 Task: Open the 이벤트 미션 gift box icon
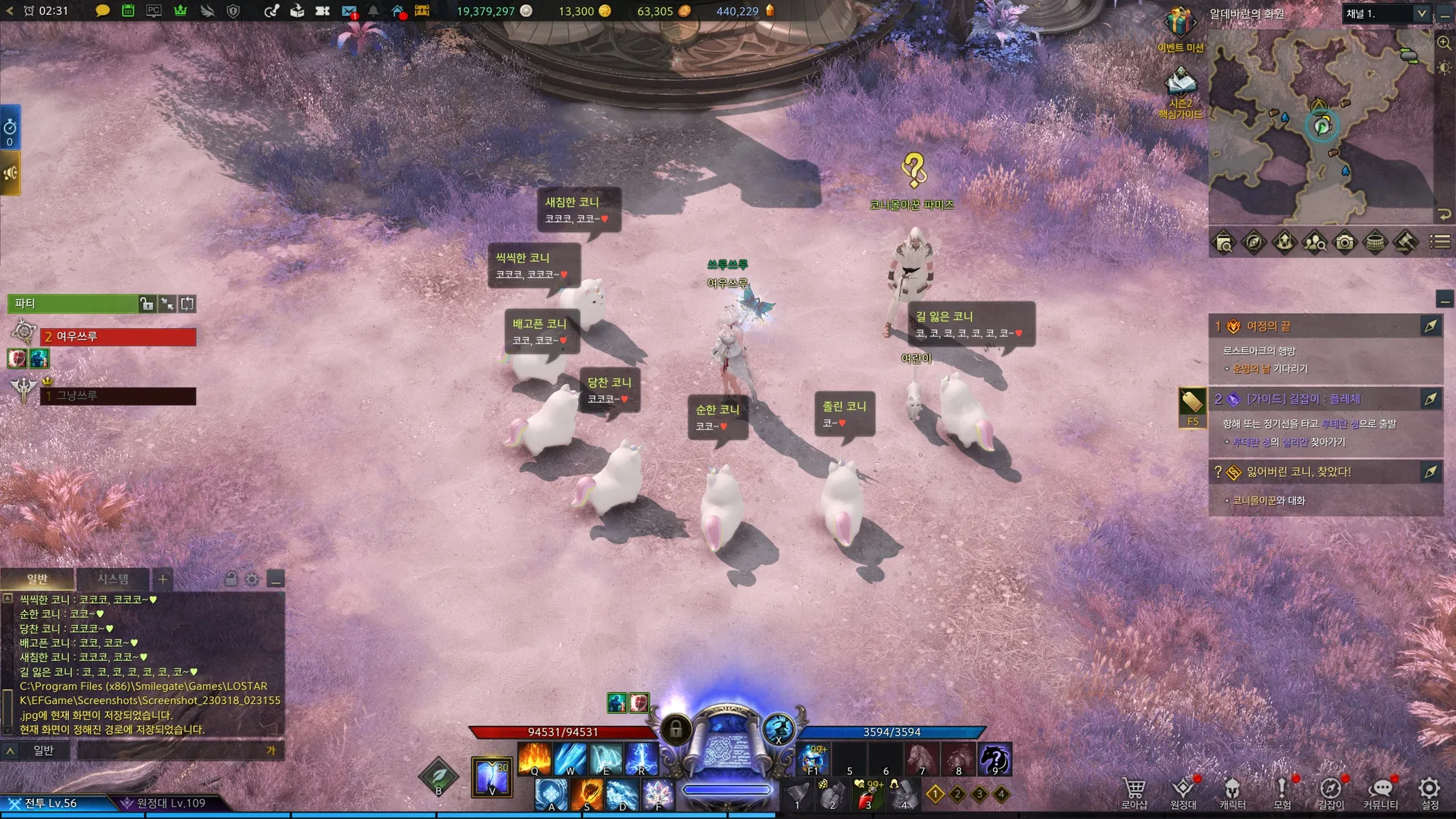tap(1180, 25)
